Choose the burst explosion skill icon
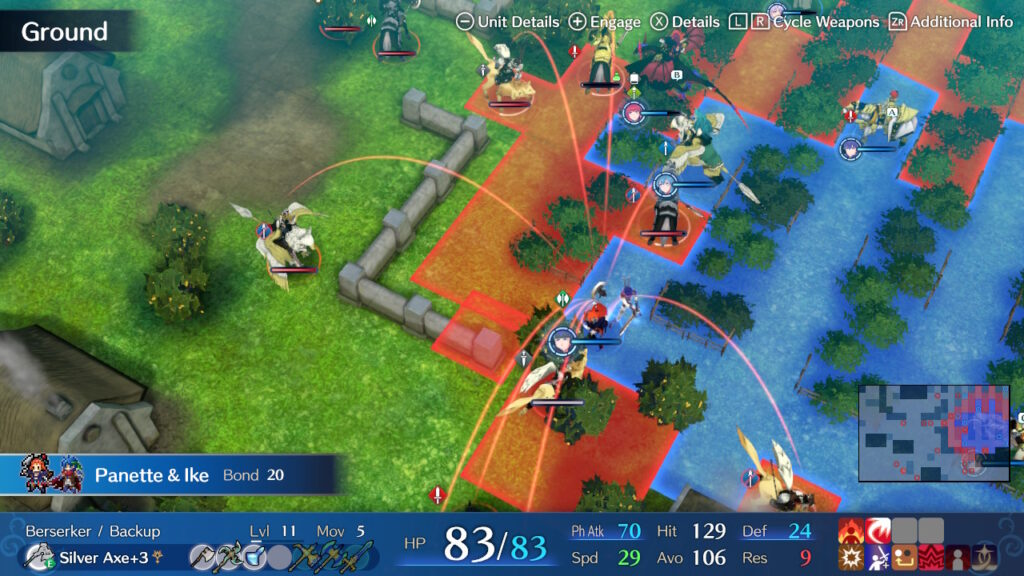Screen dimensions: 1024x576 [x=851, y=558]
